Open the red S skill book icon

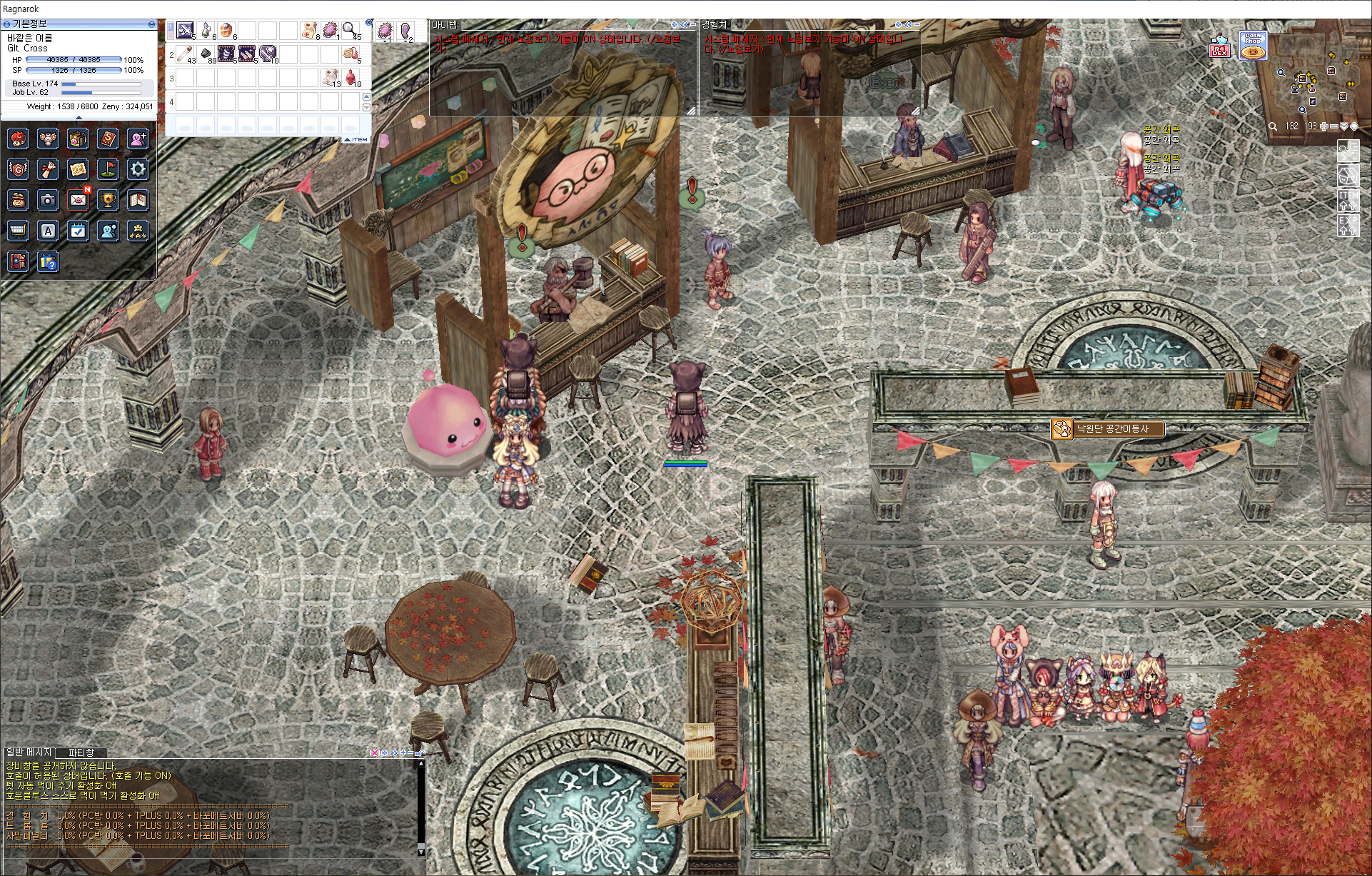tap(108, 139)
